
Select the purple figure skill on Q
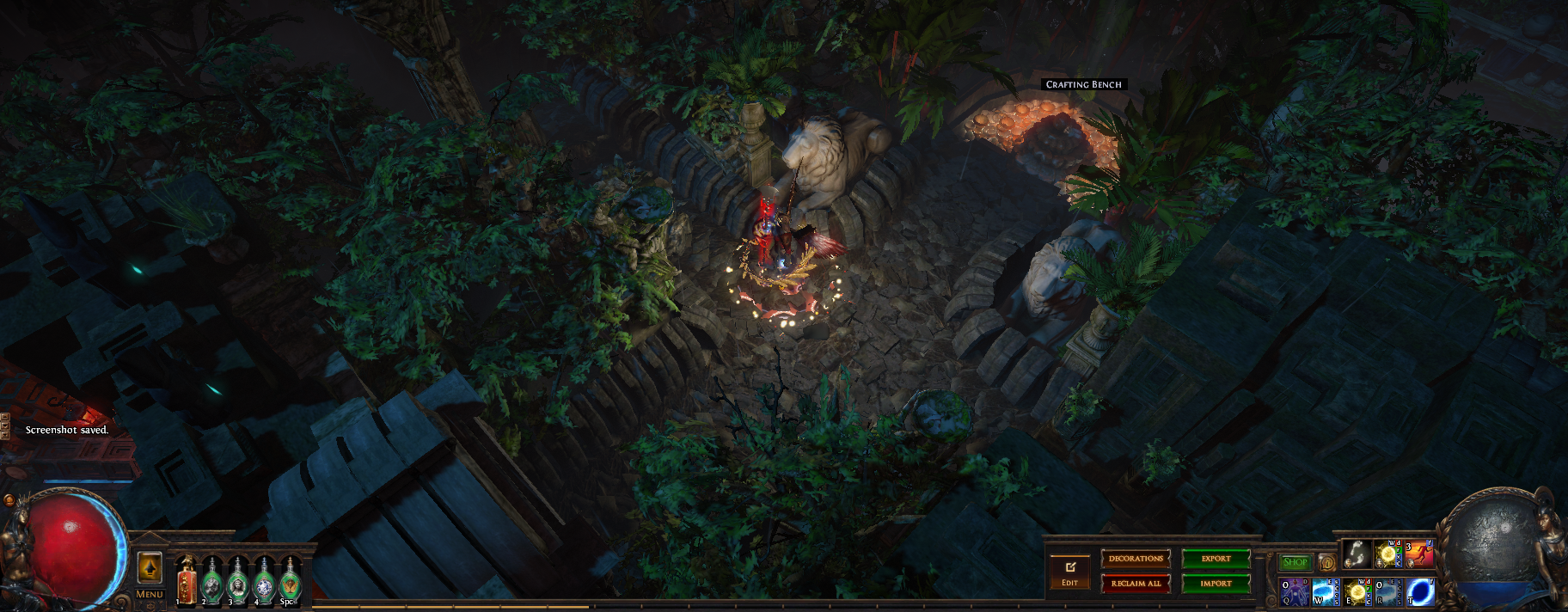(x=1295, y=592)
